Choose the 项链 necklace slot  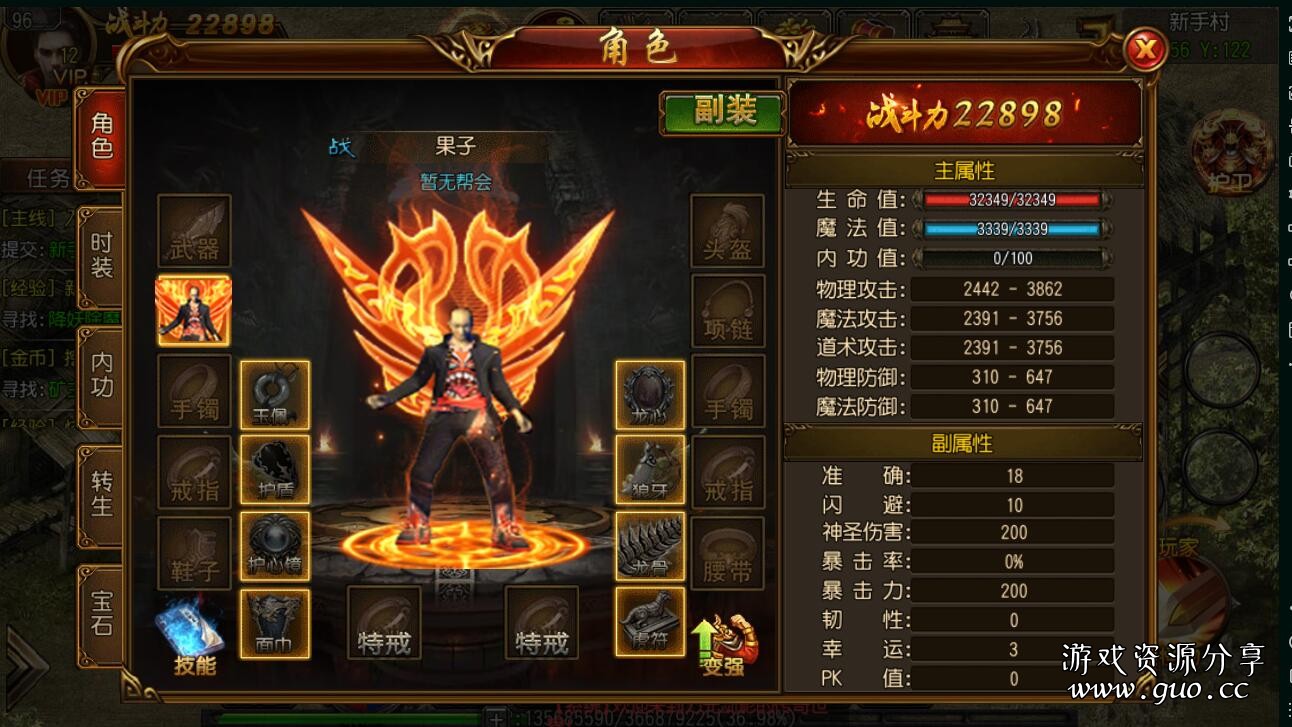tap(727, 311)
